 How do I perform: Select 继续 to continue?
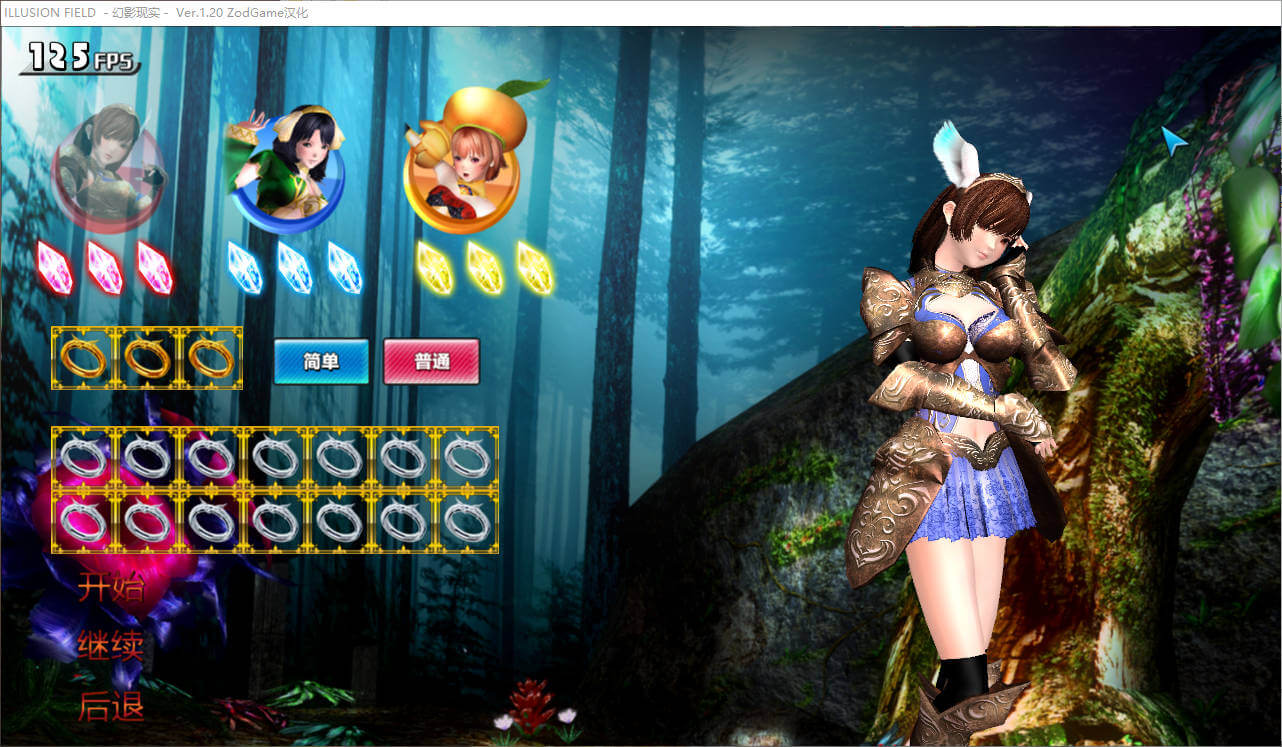110,646
